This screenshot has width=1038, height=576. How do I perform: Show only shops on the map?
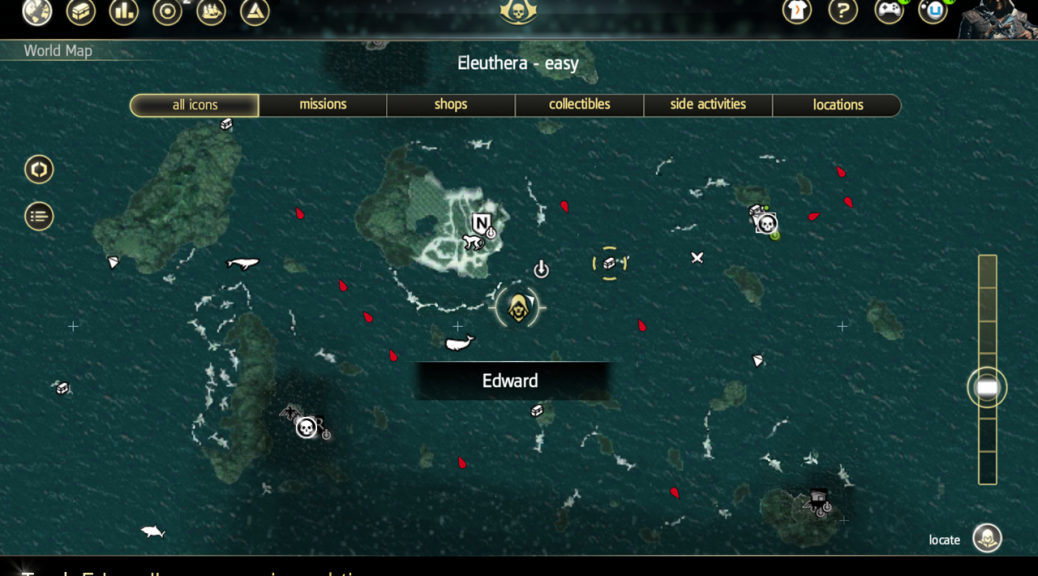point(451,105)
